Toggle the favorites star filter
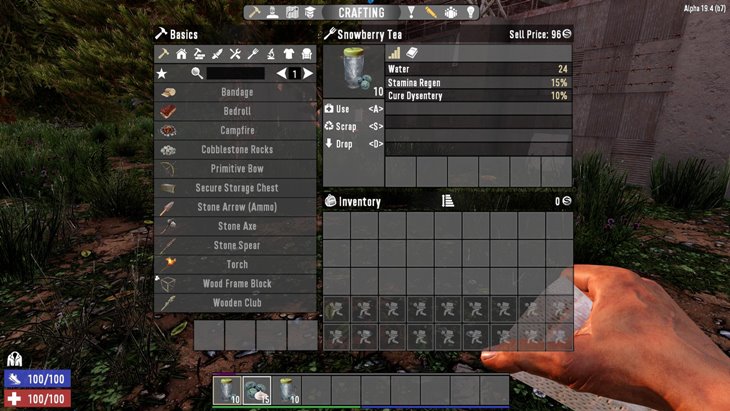The width and height of the screenshot is (730, 411). pos(161,73)
